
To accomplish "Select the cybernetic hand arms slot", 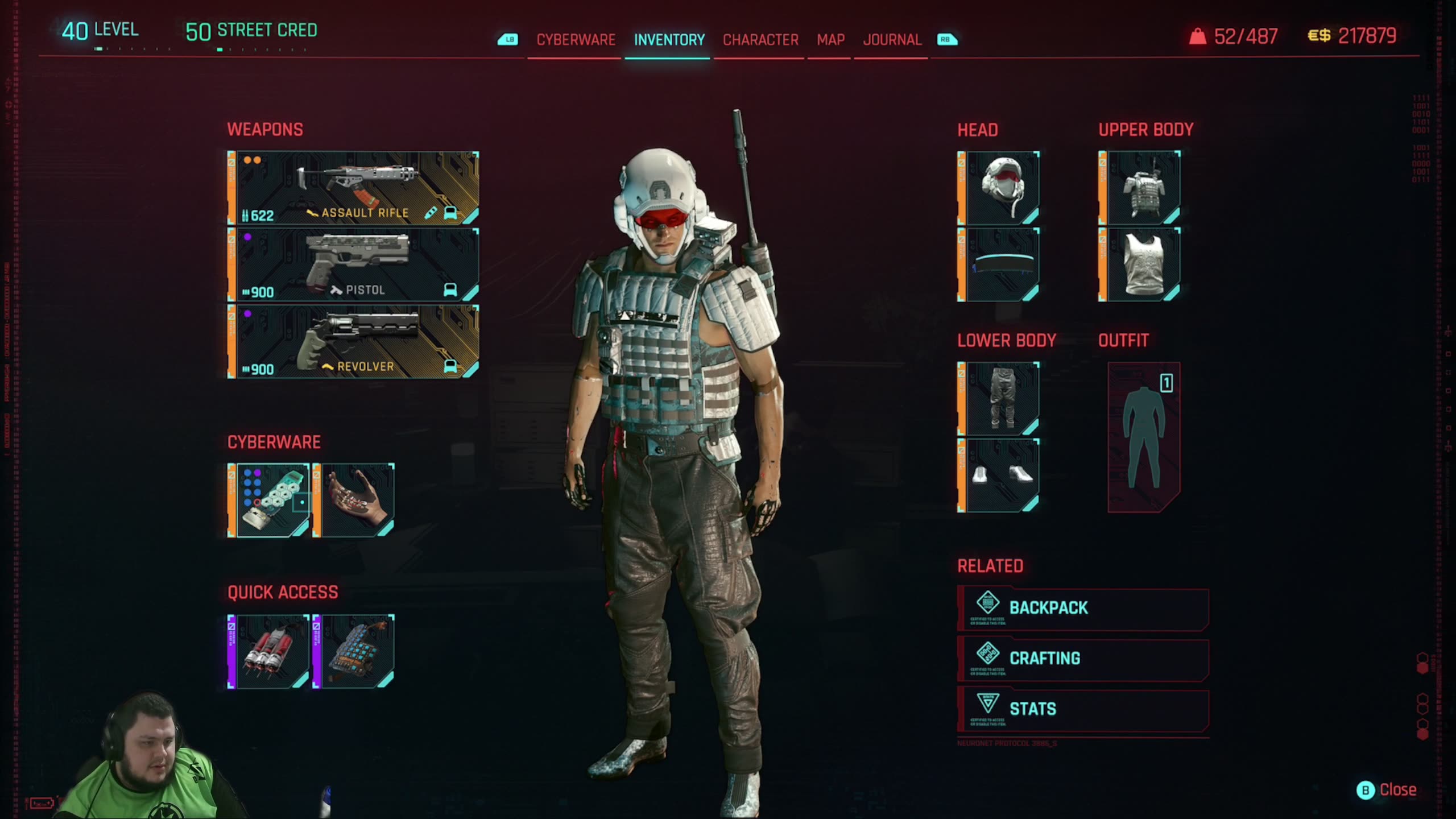I will 354,500.
